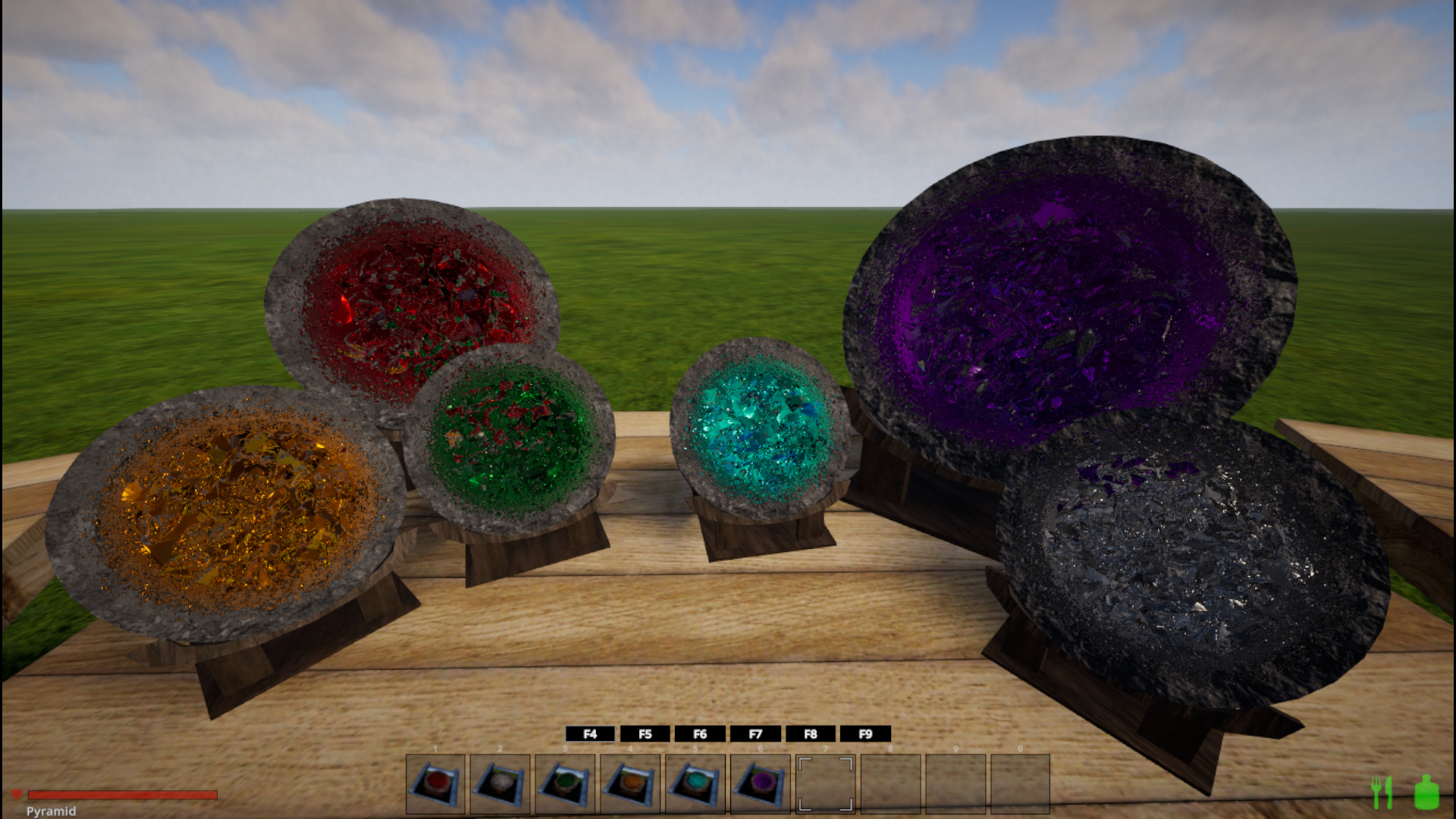Viewport: 1456px width, 819px height.
Task: Choose the green geode blueprint in hotbar
Action: (x=565, y=783)
